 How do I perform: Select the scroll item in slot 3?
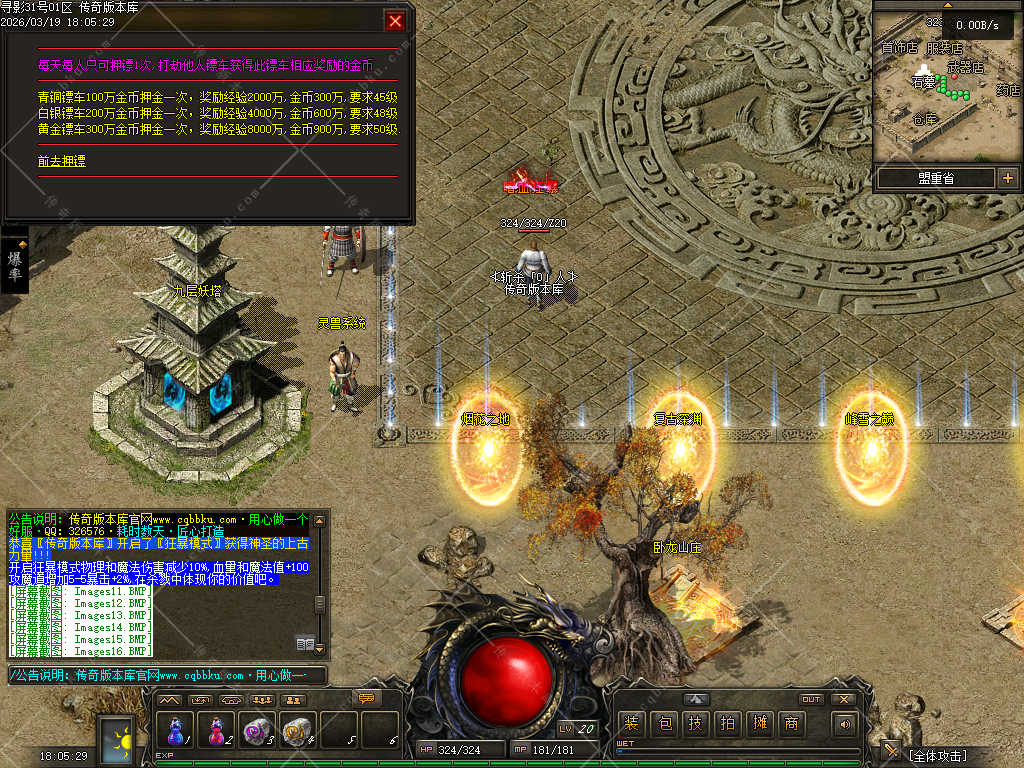coord(257,729)
